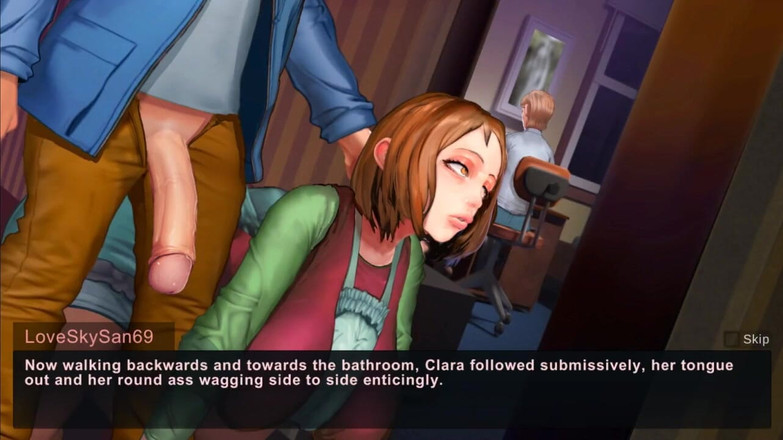Toggle the Skip checkbox
This screenshot has width=783, height=440.
(732, 339)
